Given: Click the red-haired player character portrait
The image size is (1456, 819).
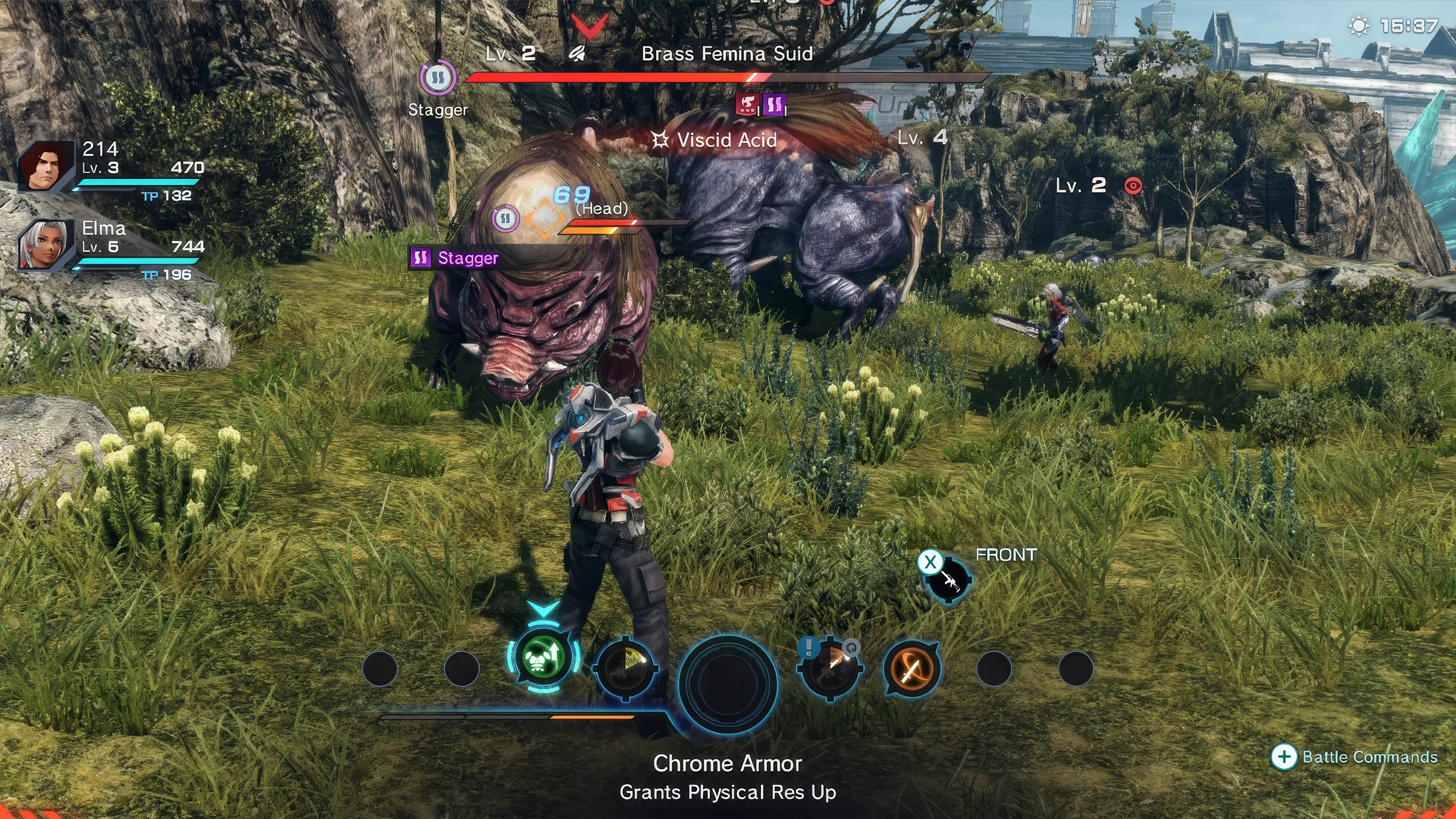Looking at the screenshot, I should 47,167.
